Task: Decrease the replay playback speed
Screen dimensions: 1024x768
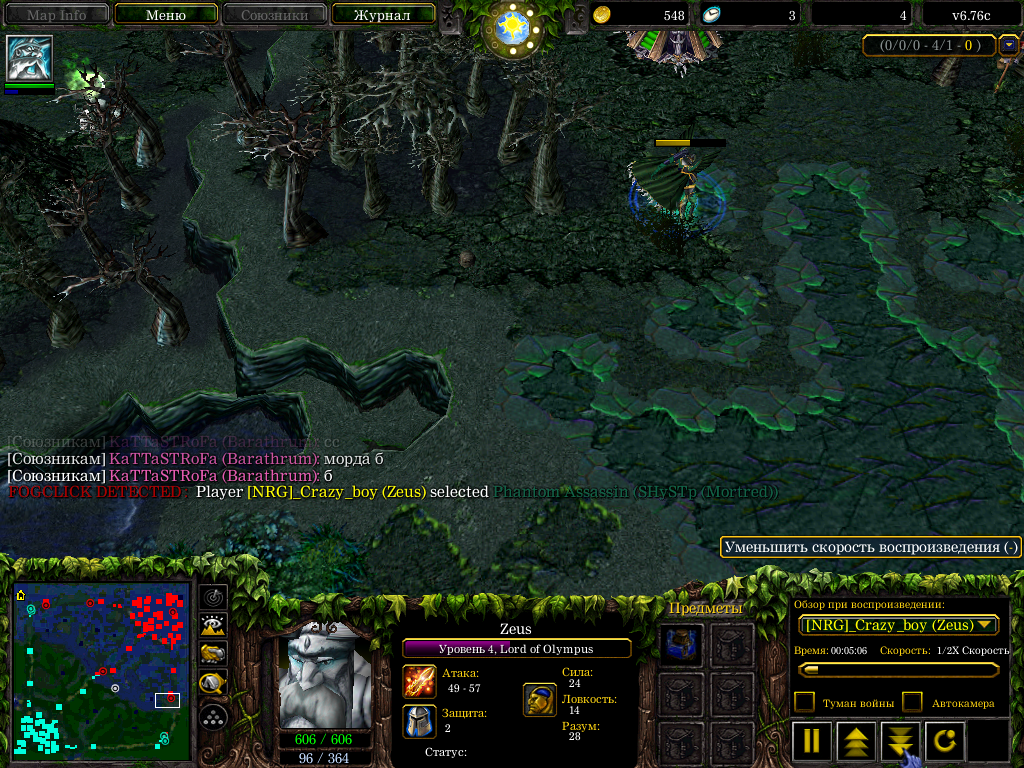Action: point(900,741)
